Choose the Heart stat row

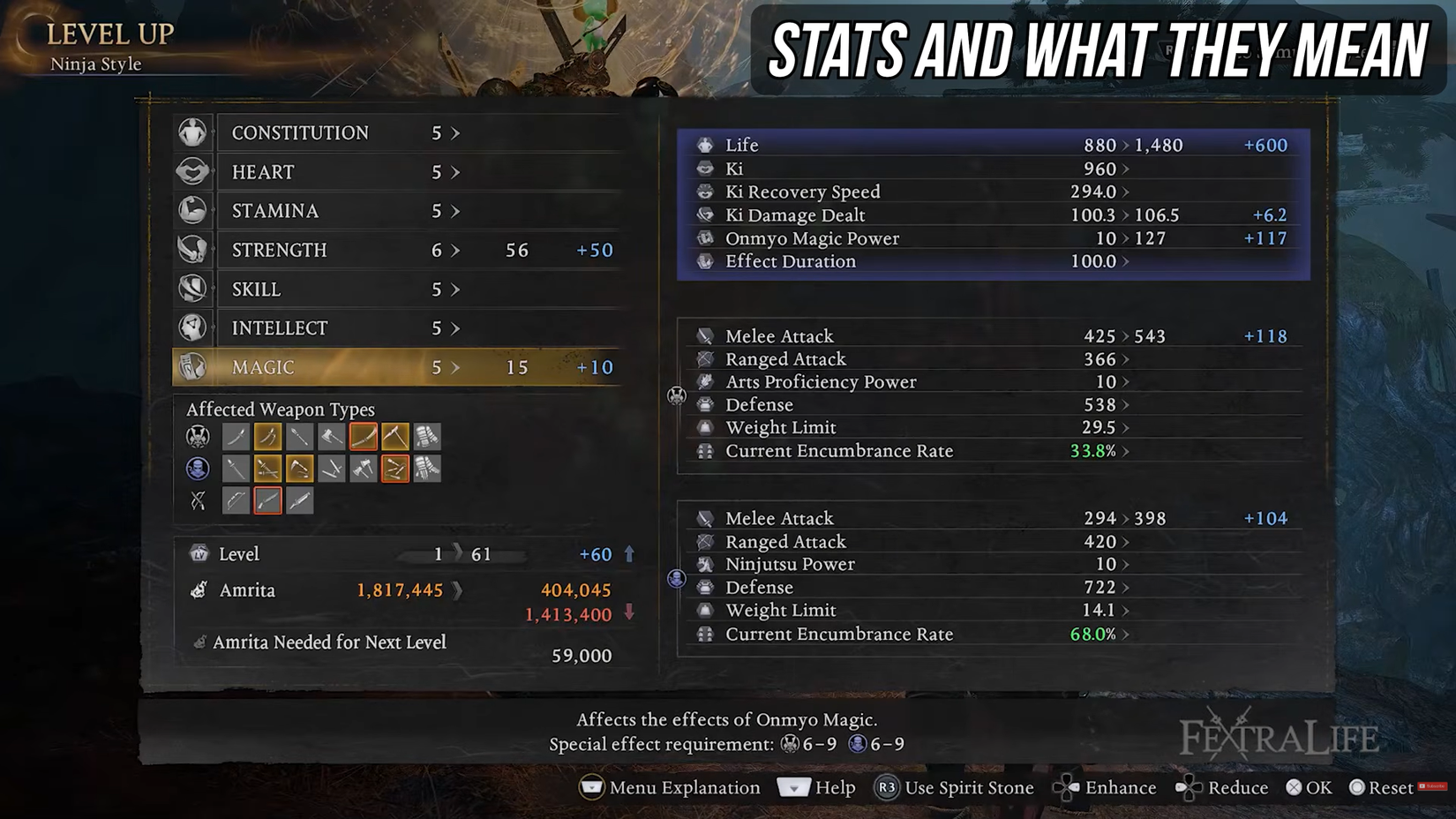397,172
